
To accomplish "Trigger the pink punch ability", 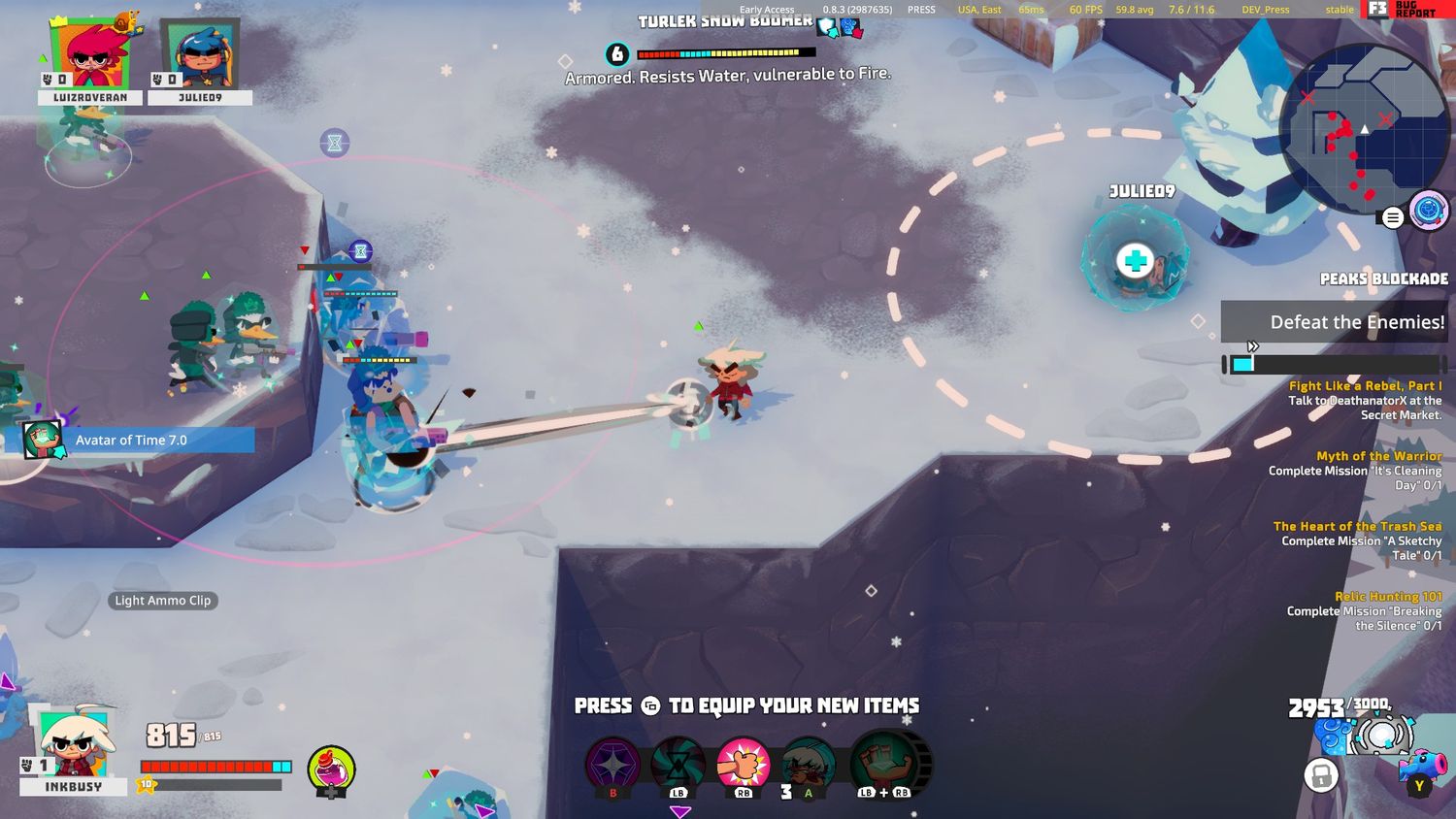I will pos(743,765).
